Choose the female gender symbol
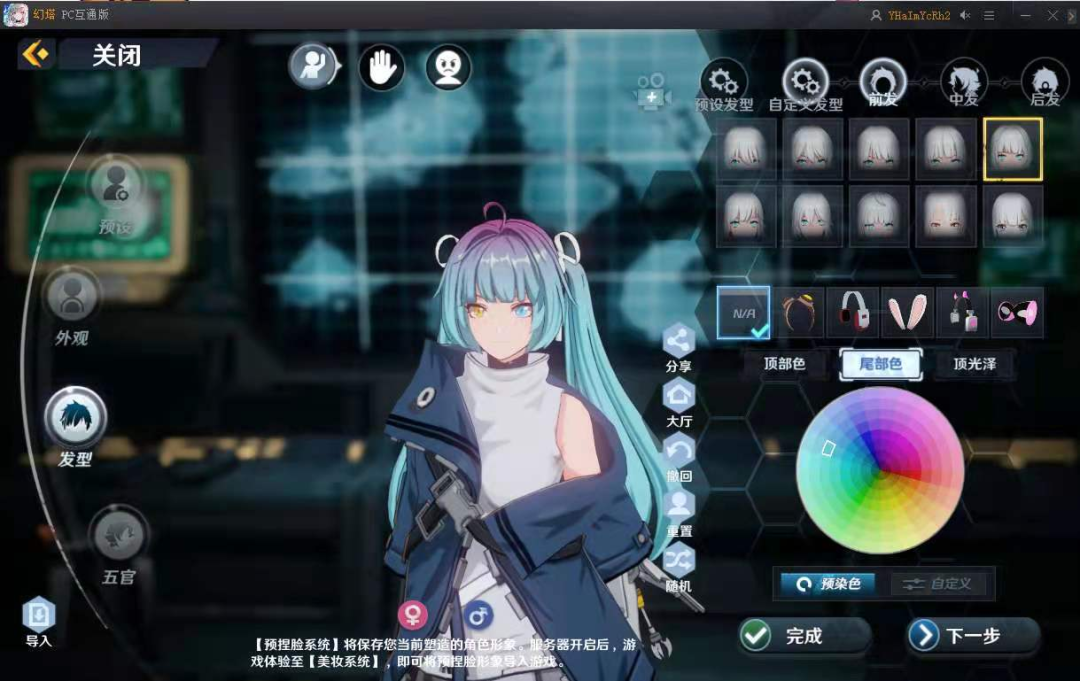Viewport: 1080px width, 681px height. click(413, 614)
